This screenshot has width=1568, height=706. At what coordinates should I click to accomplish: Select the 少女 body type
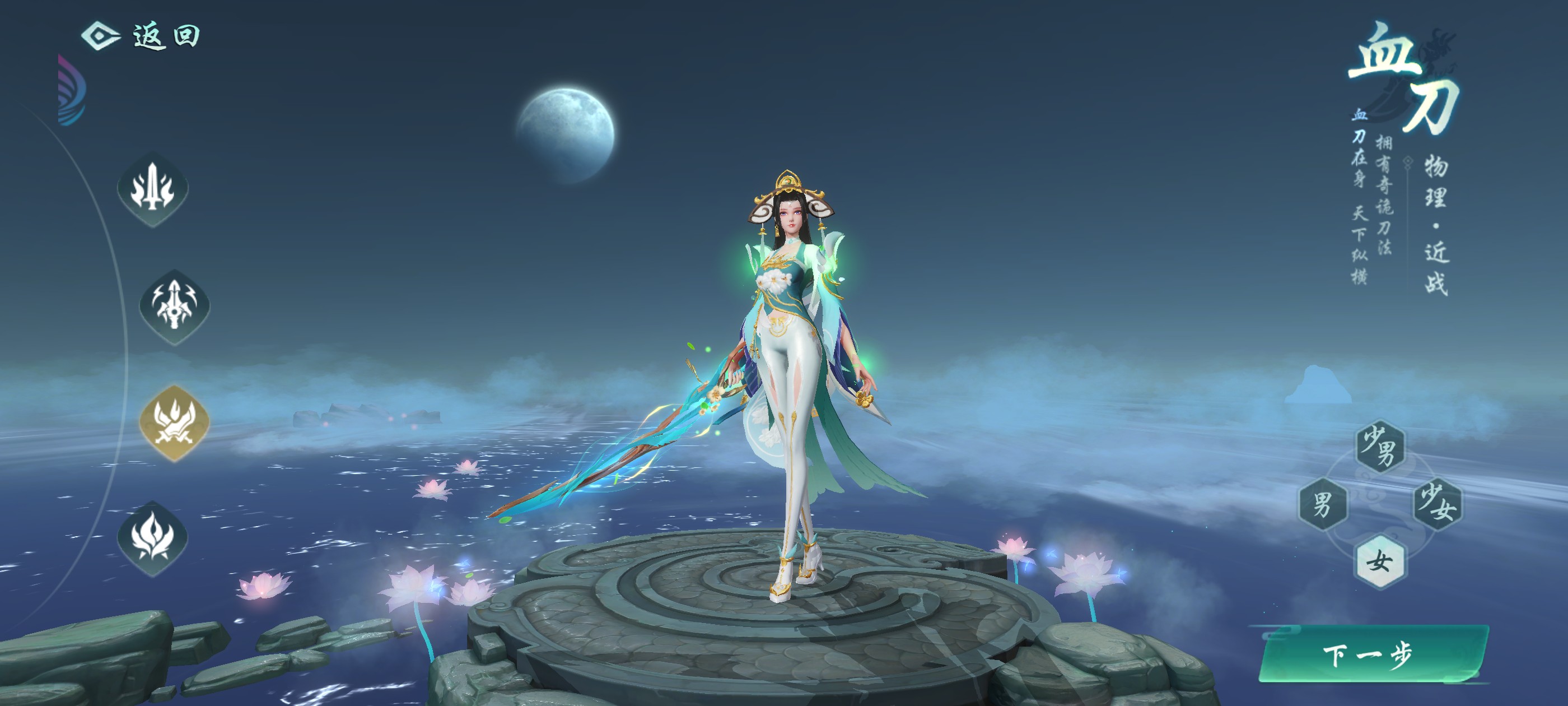point(1437,504)
